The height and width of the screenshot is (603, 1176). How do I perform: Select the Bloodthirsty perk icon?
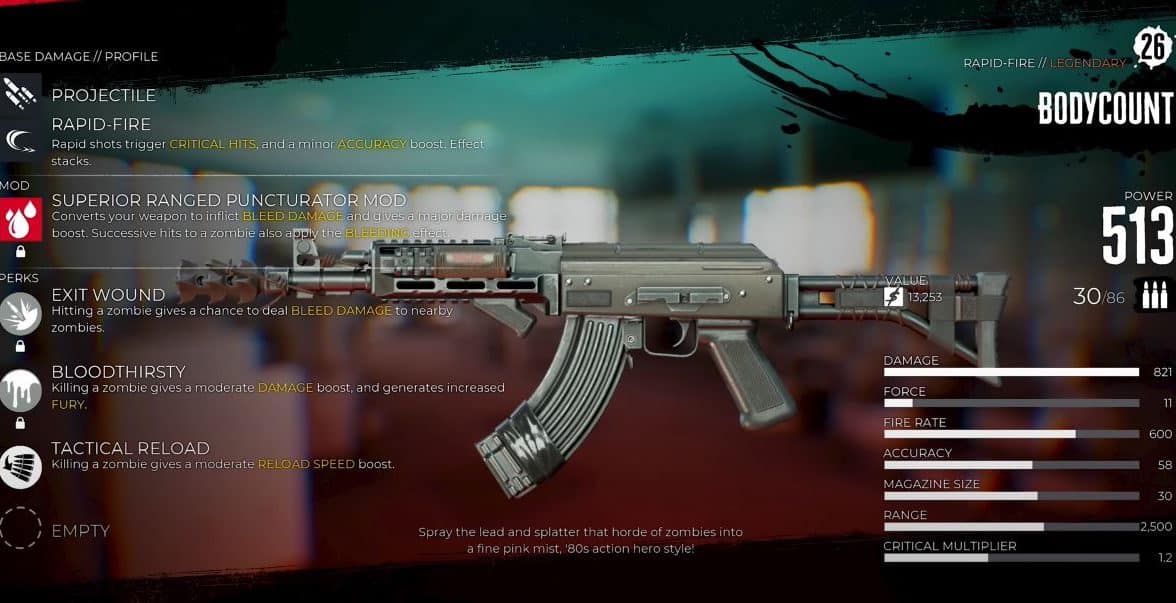pyautogui.click(x=21, y=389)
